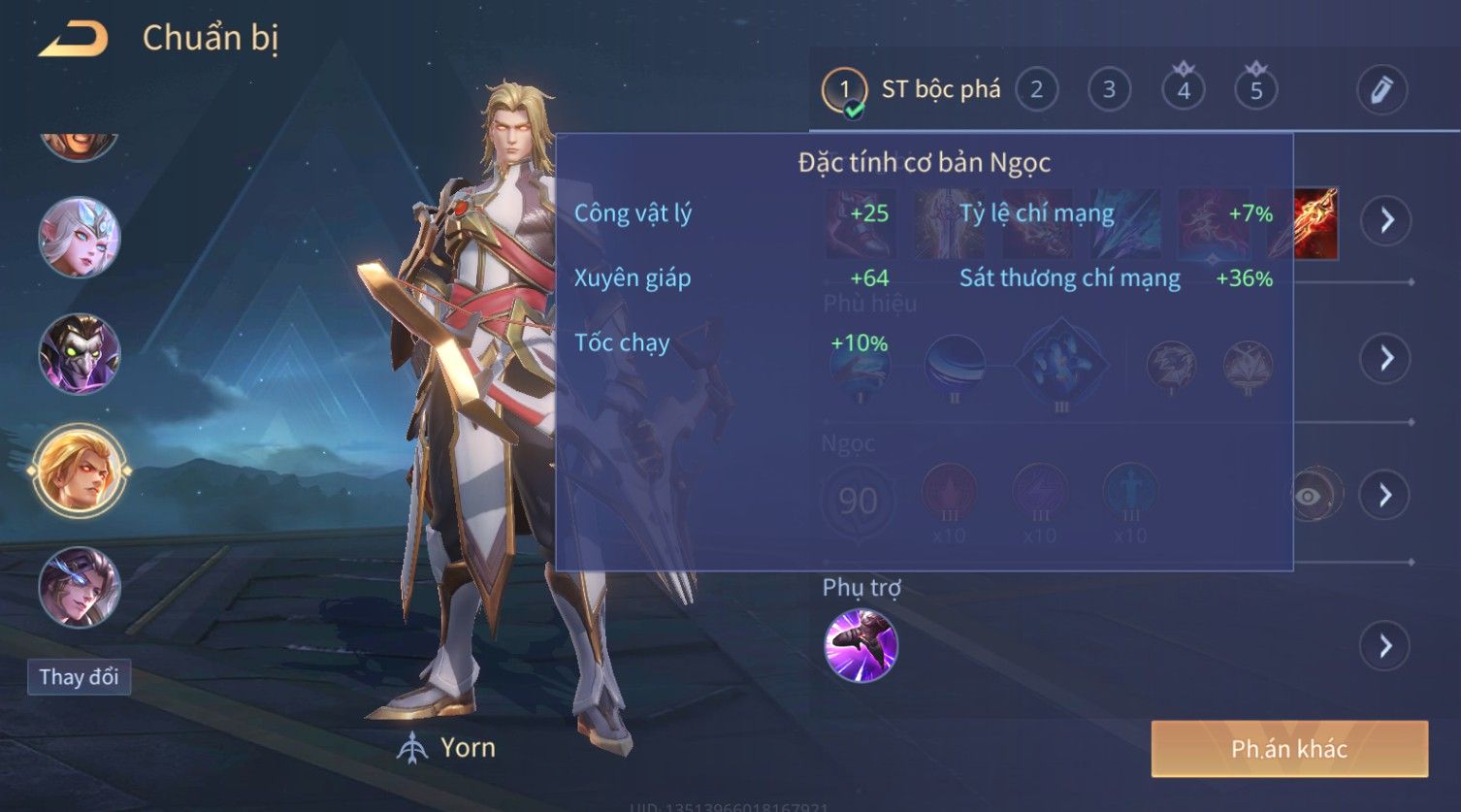This screenshot has width=1461, height=812.
Task: Go back using the return arrow
Action: pos(74,40)
